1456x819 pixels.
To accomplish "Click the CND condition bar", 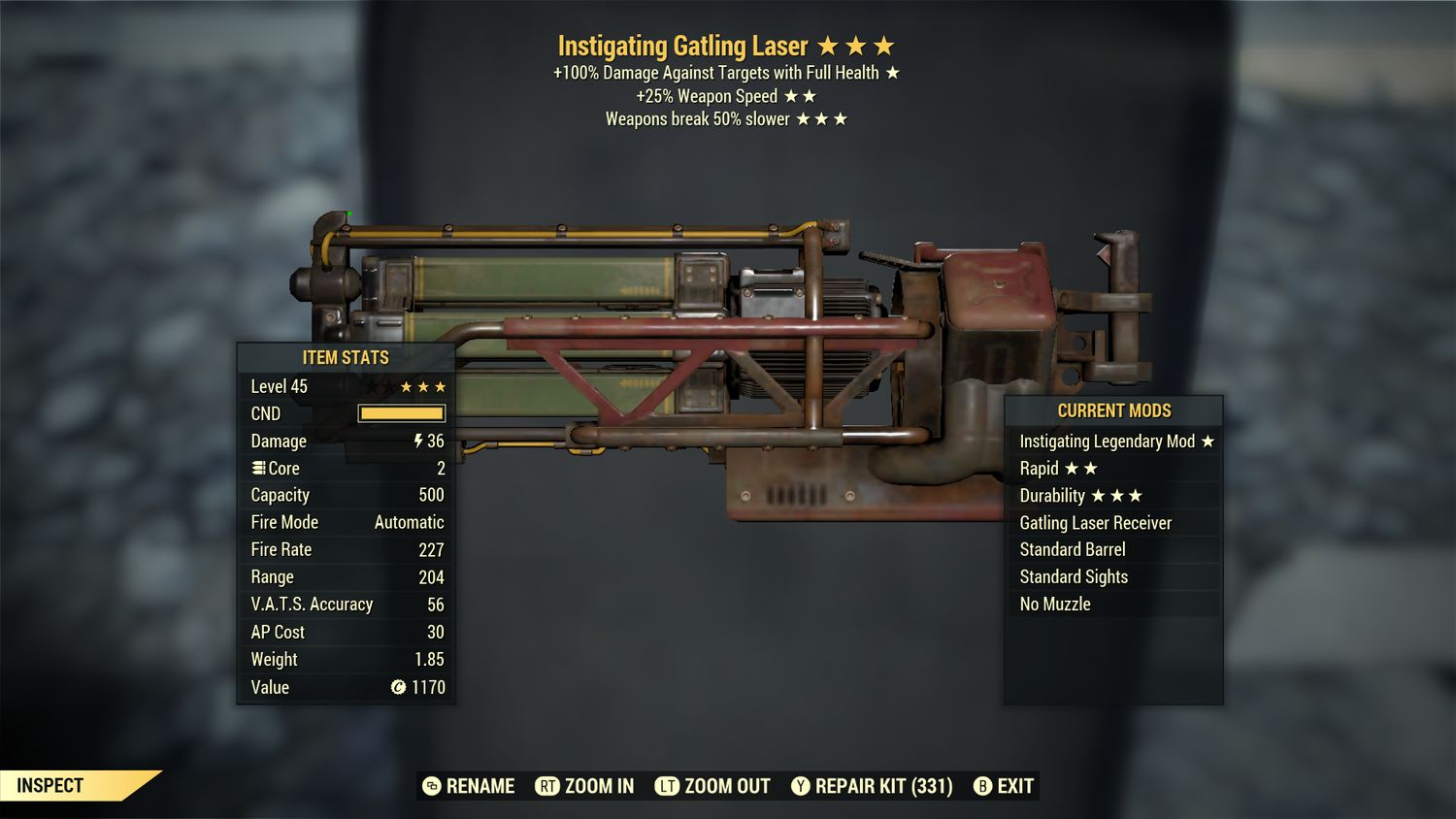I will (401, 412).
